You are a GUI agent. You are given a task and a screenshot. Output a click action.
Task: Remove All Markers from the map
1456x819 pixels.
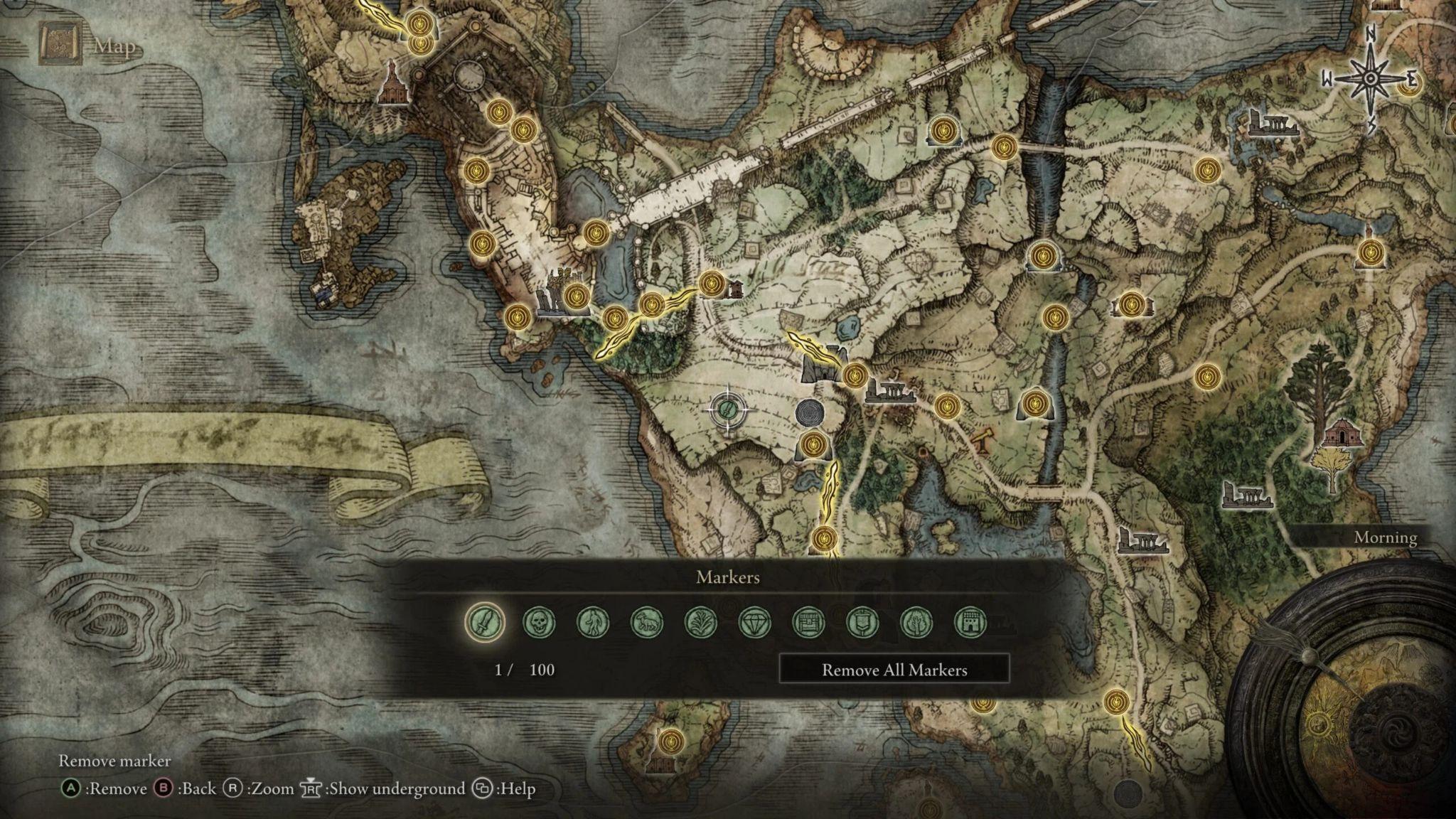pyautogui.click(x=894, y=670)
